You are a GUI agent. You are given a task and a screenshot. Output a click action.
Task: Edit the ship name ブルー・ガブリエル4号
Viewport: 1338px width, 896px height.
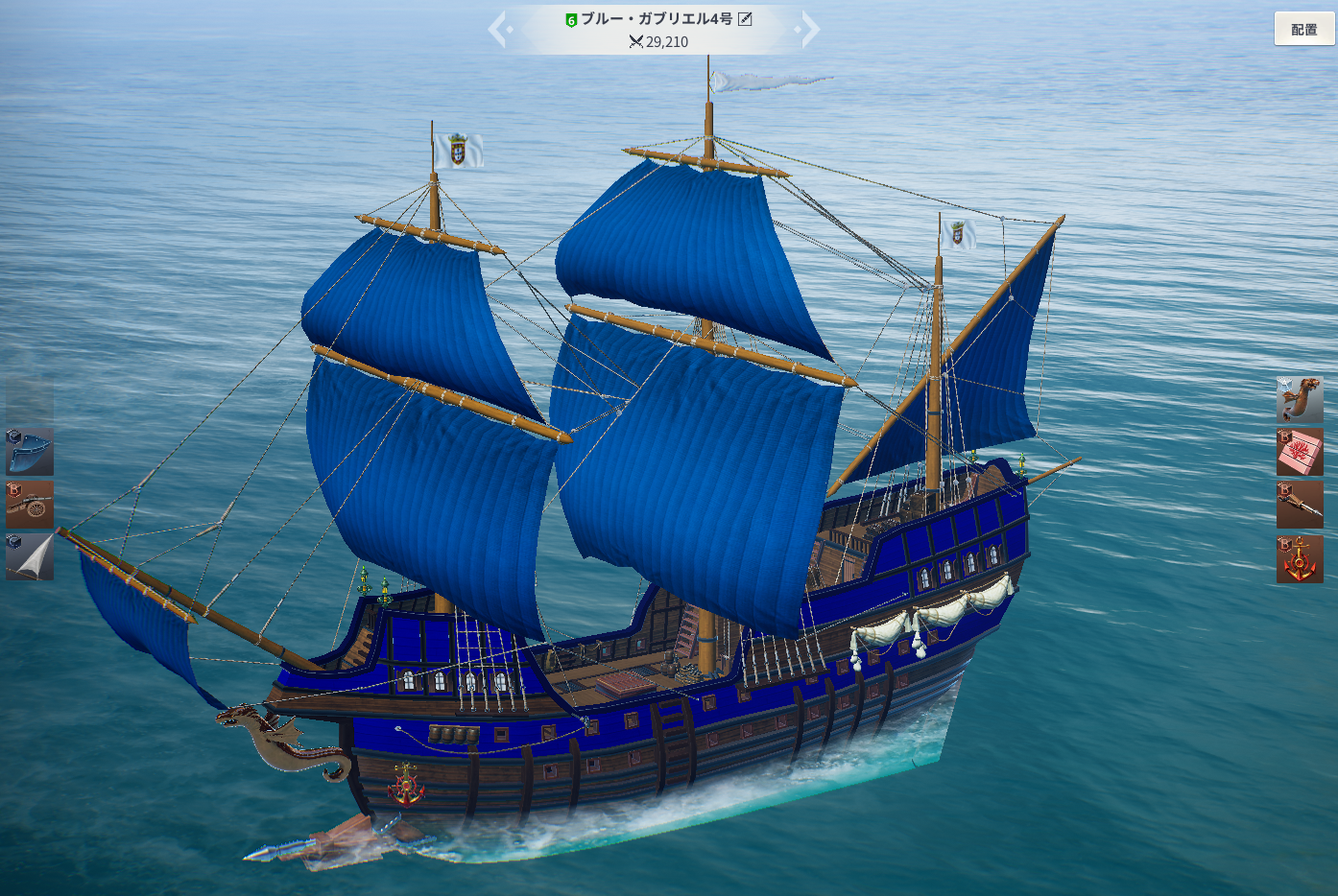click(x=745, y=19)
